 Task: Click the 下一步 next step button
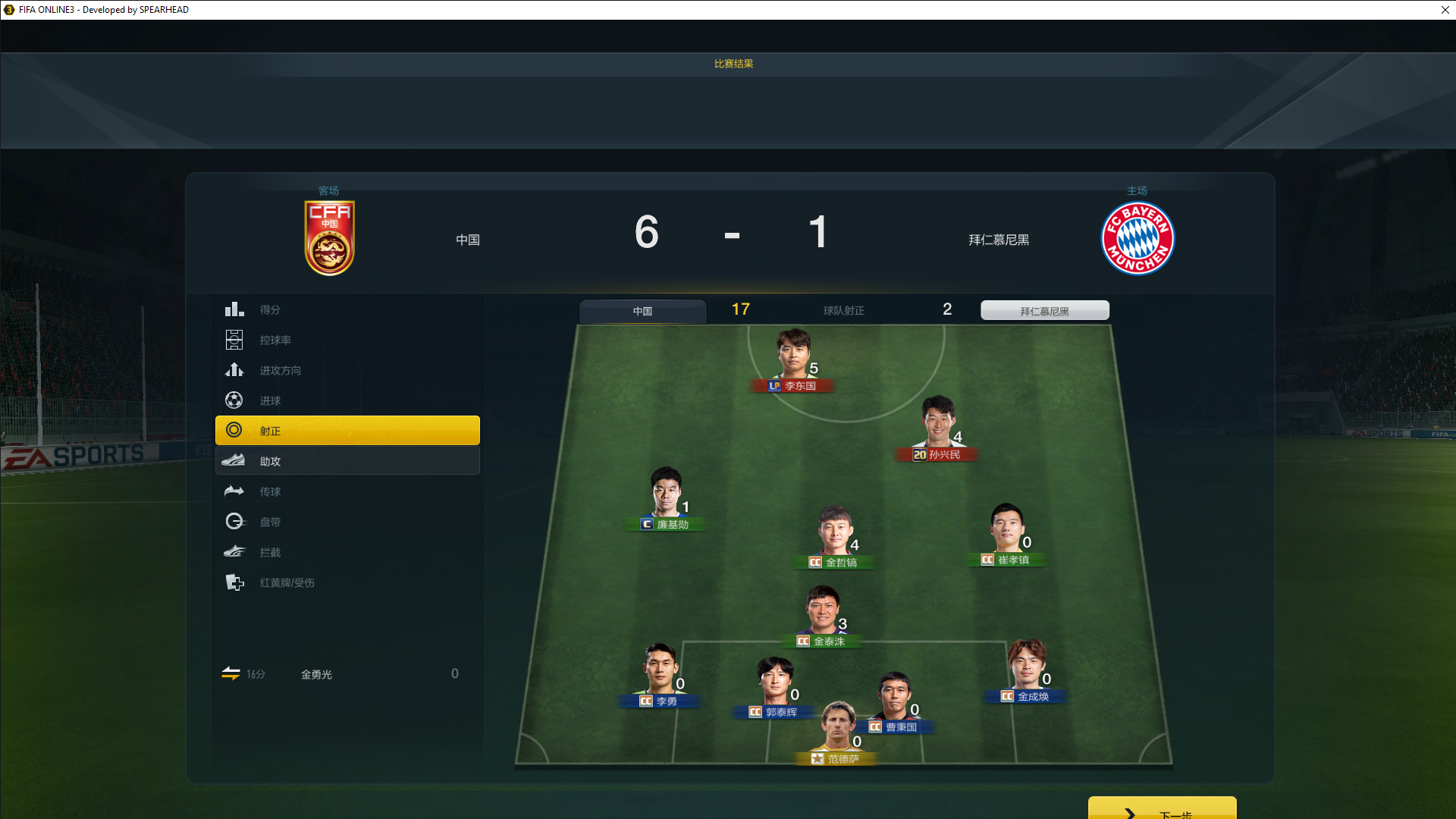coord(1161,810)
